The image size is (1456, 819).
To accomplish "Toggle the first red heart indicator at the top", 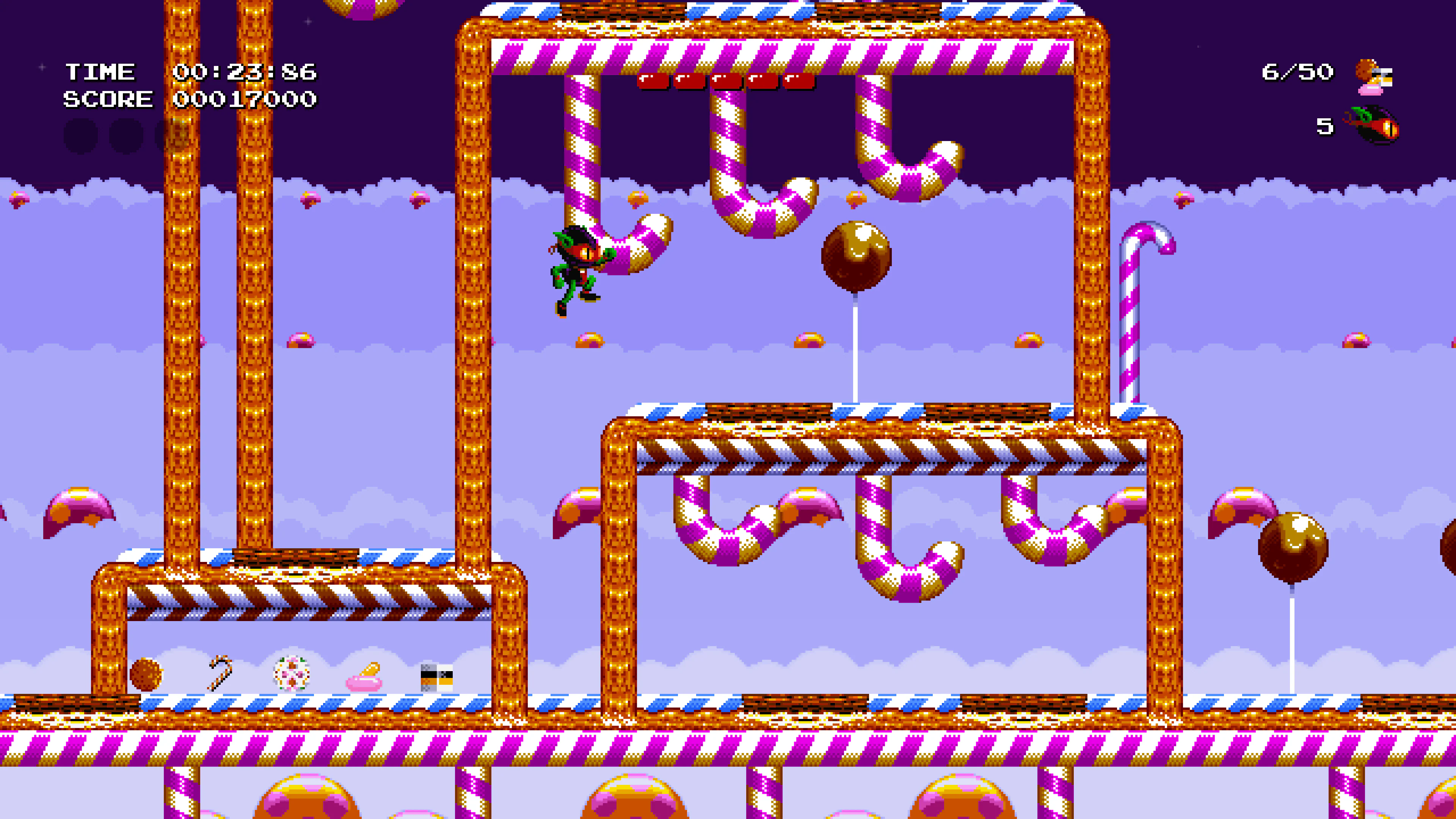I will click(x=653, y=82).
